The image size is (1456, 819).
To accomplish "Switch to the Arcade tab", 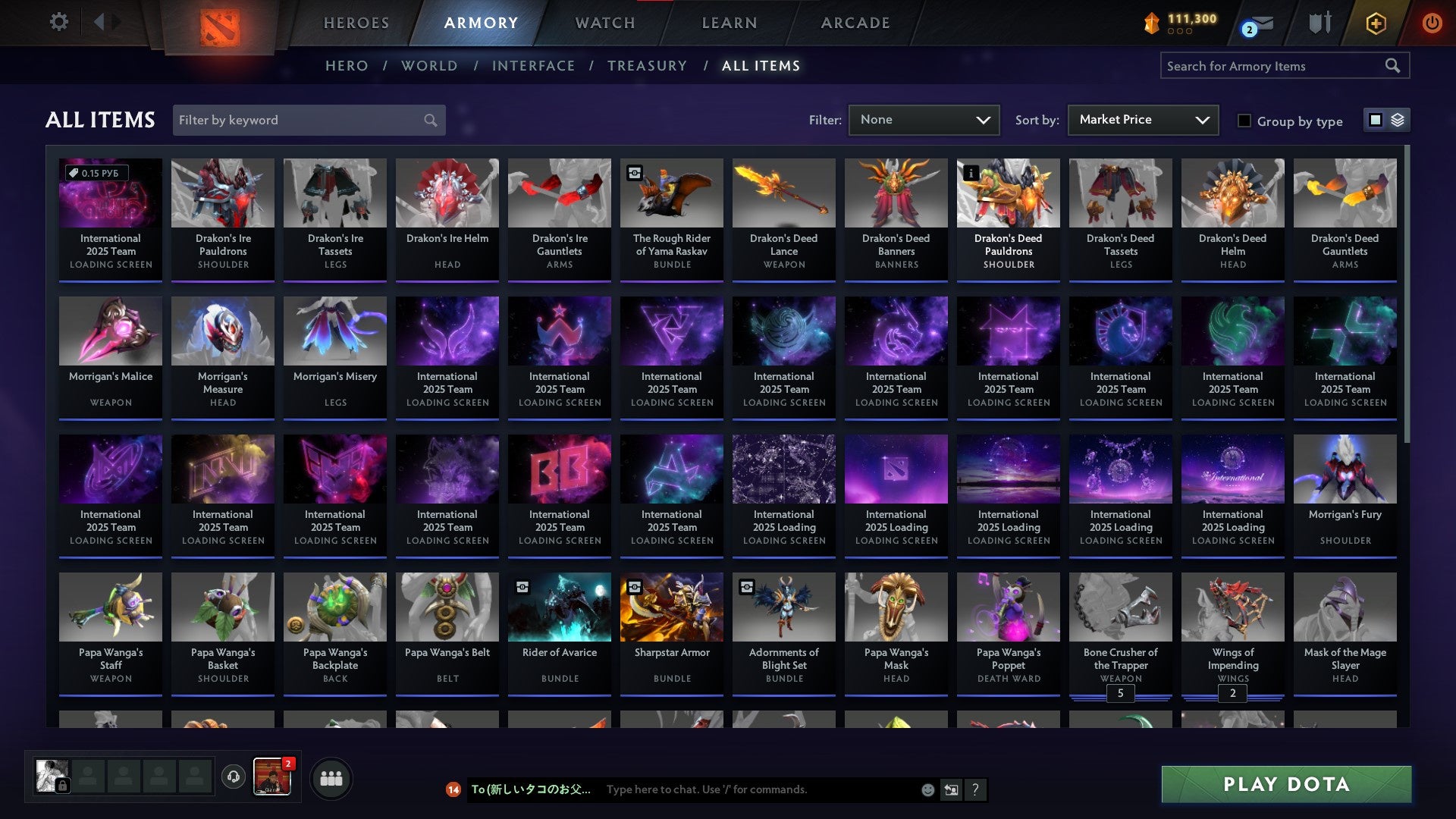I will point(855,23).
